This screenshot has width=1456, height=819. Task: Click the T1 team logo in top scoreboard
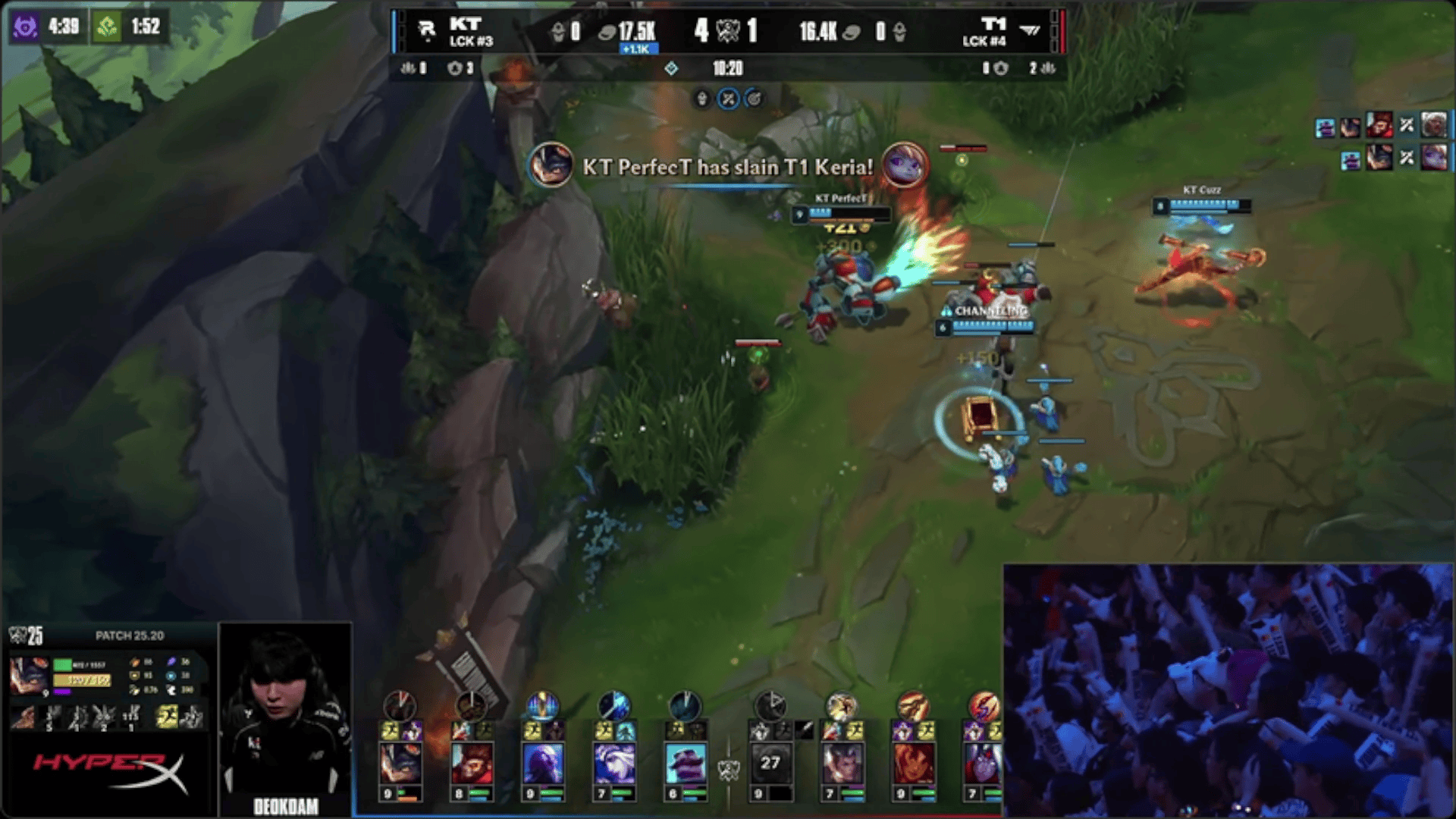tap(1030, 30)
